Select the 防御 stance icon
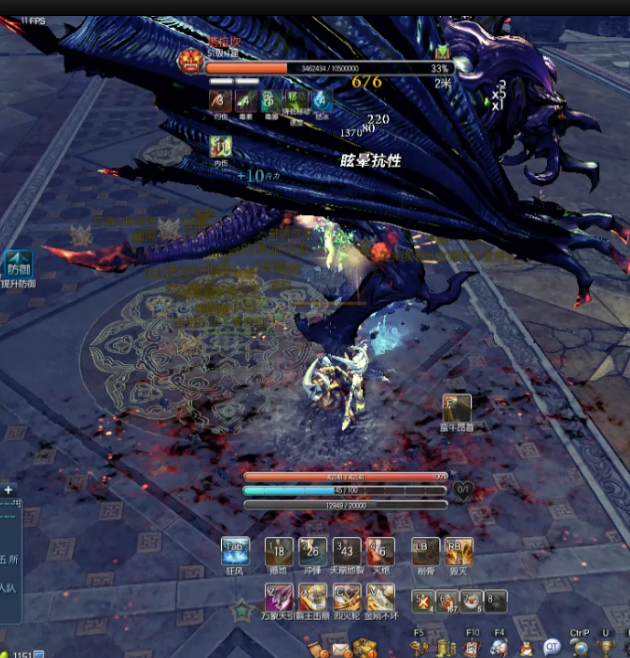The image size is (630, 658). [x=19, y=265]
